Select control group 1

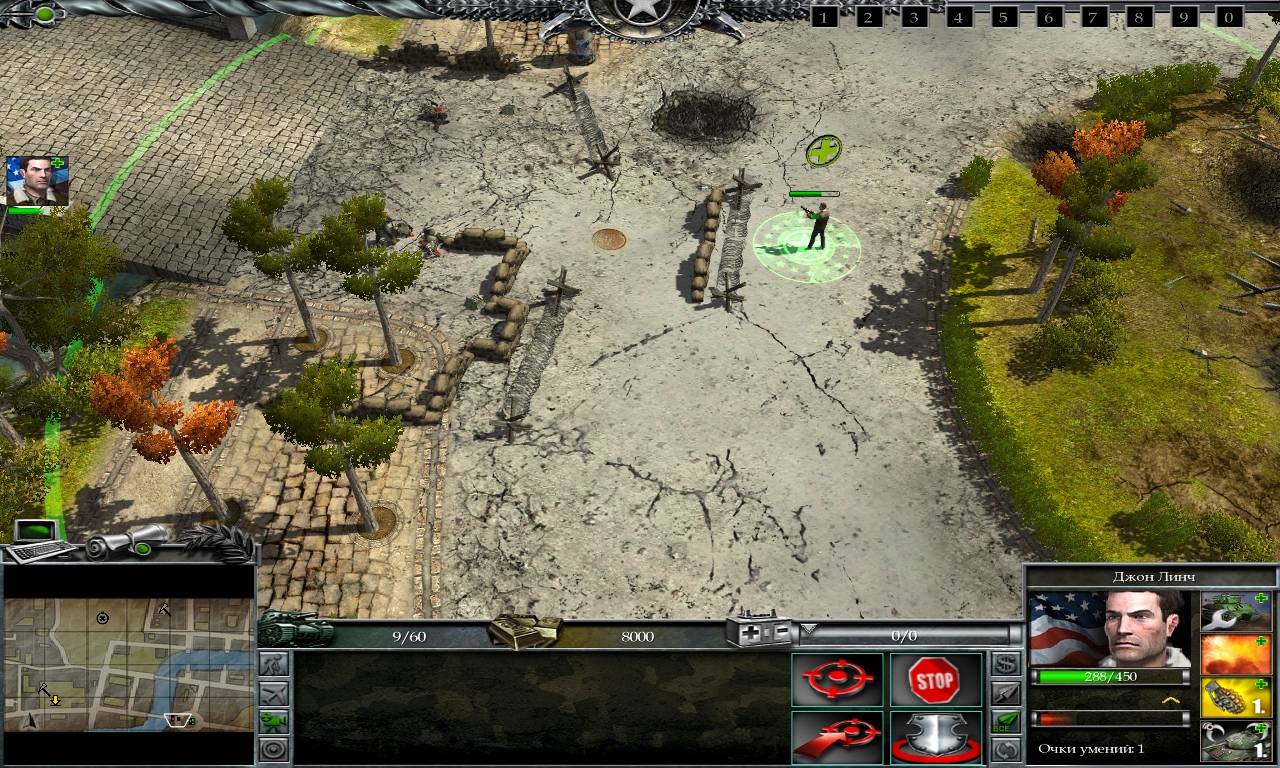pos(824,17)
